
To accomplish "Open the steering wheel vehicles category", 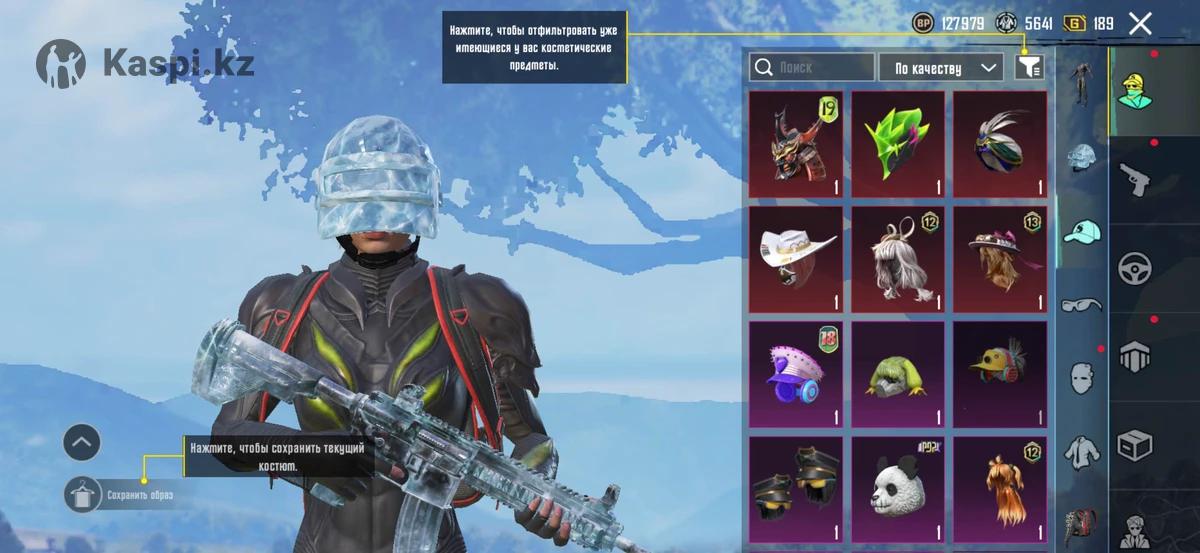I will pos(1135,268).
